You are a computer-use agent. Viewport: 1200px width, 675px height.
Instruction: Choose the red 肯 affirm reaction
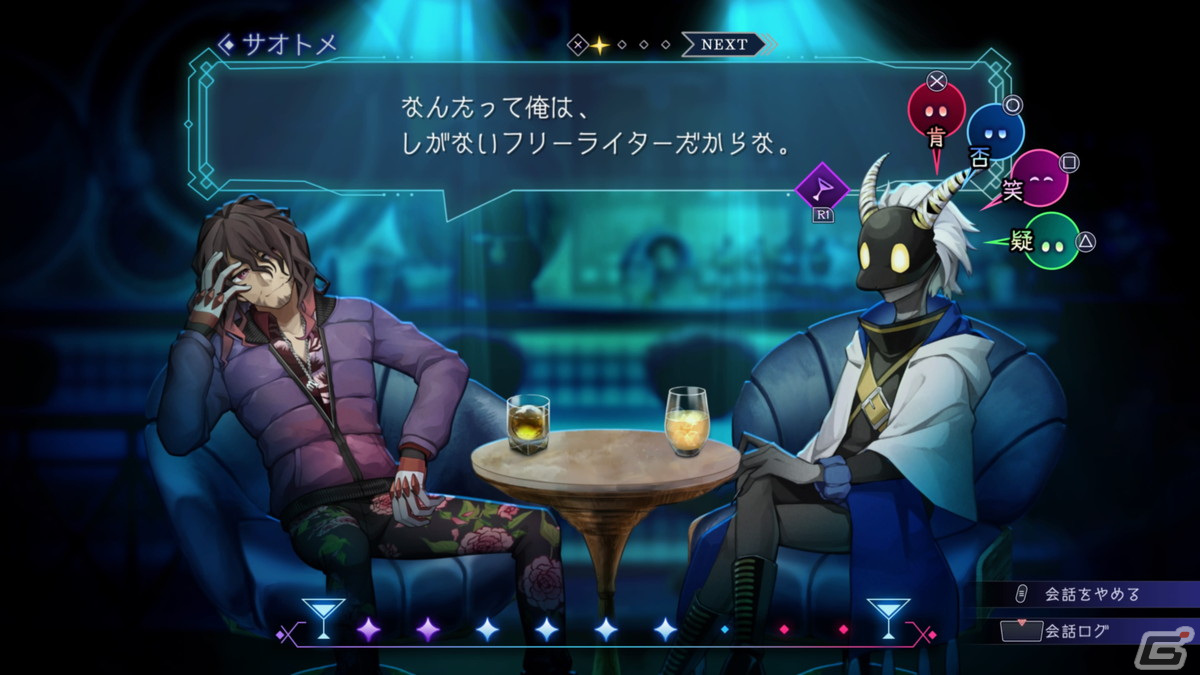point(937,112)
